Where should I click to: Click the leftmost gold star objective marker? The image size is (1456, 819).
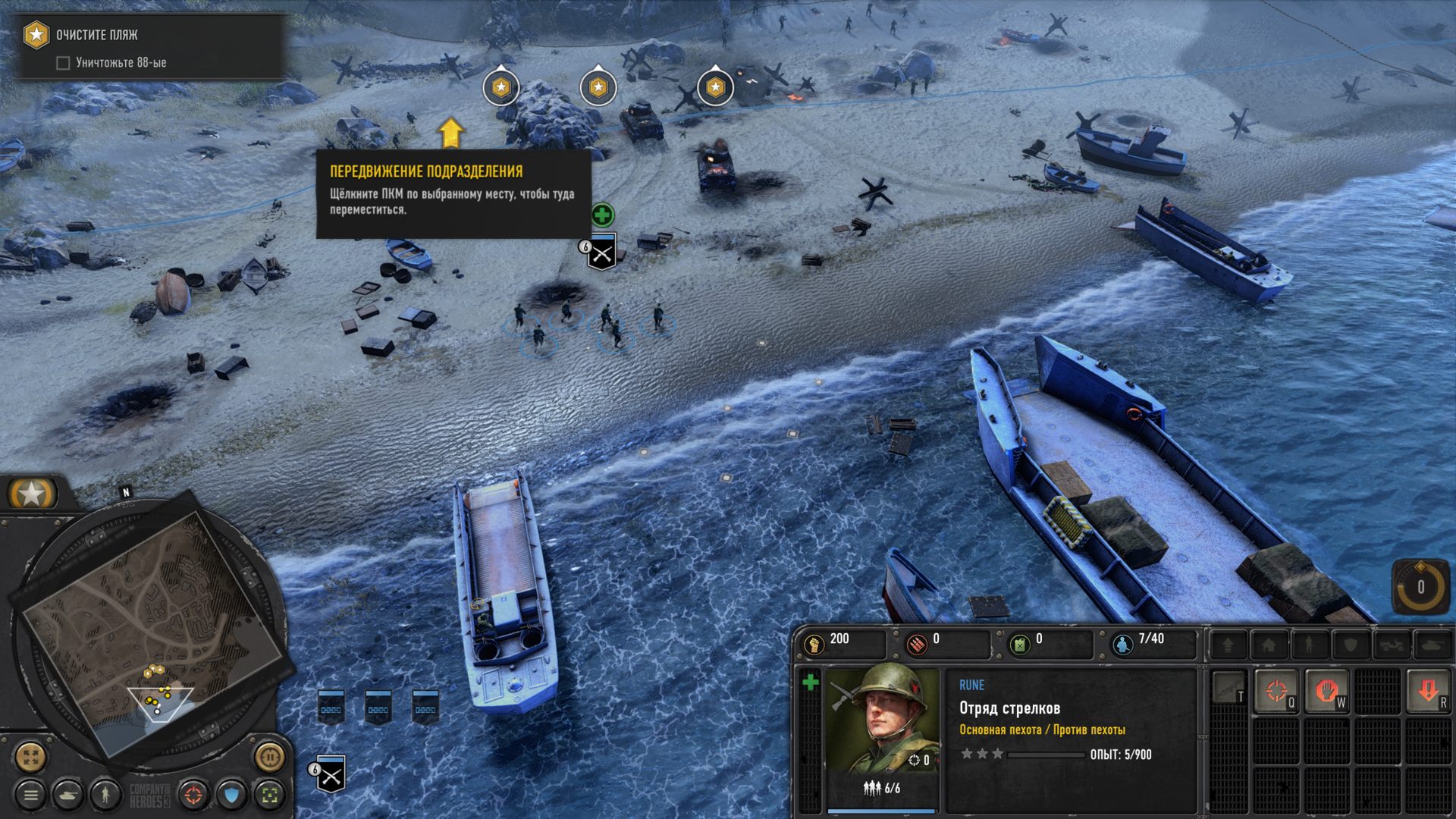pos(500,88)
